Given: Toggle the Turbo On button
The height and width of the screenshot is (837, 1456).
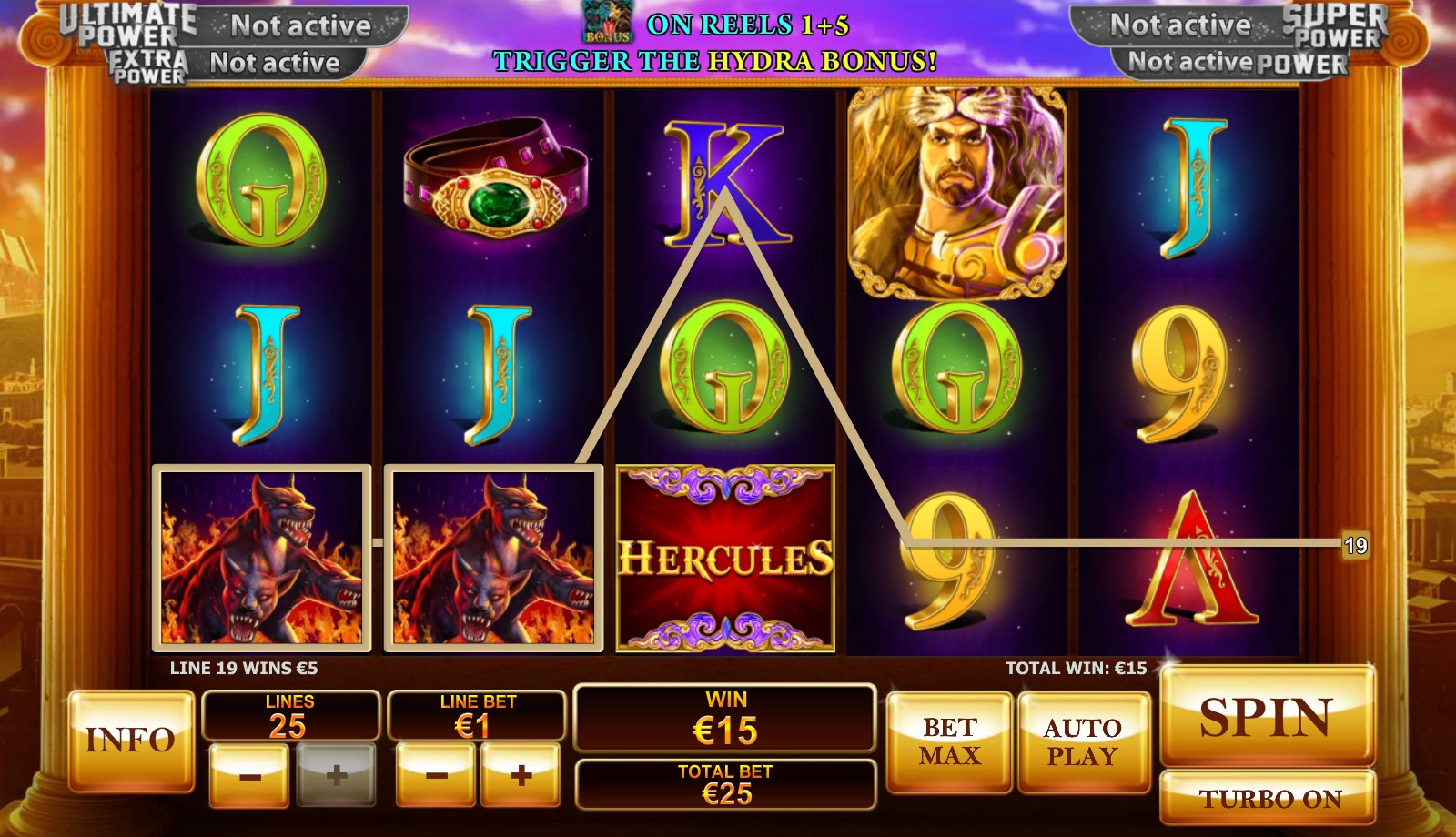Looking at the screenshot, I should coord(1268,798).
